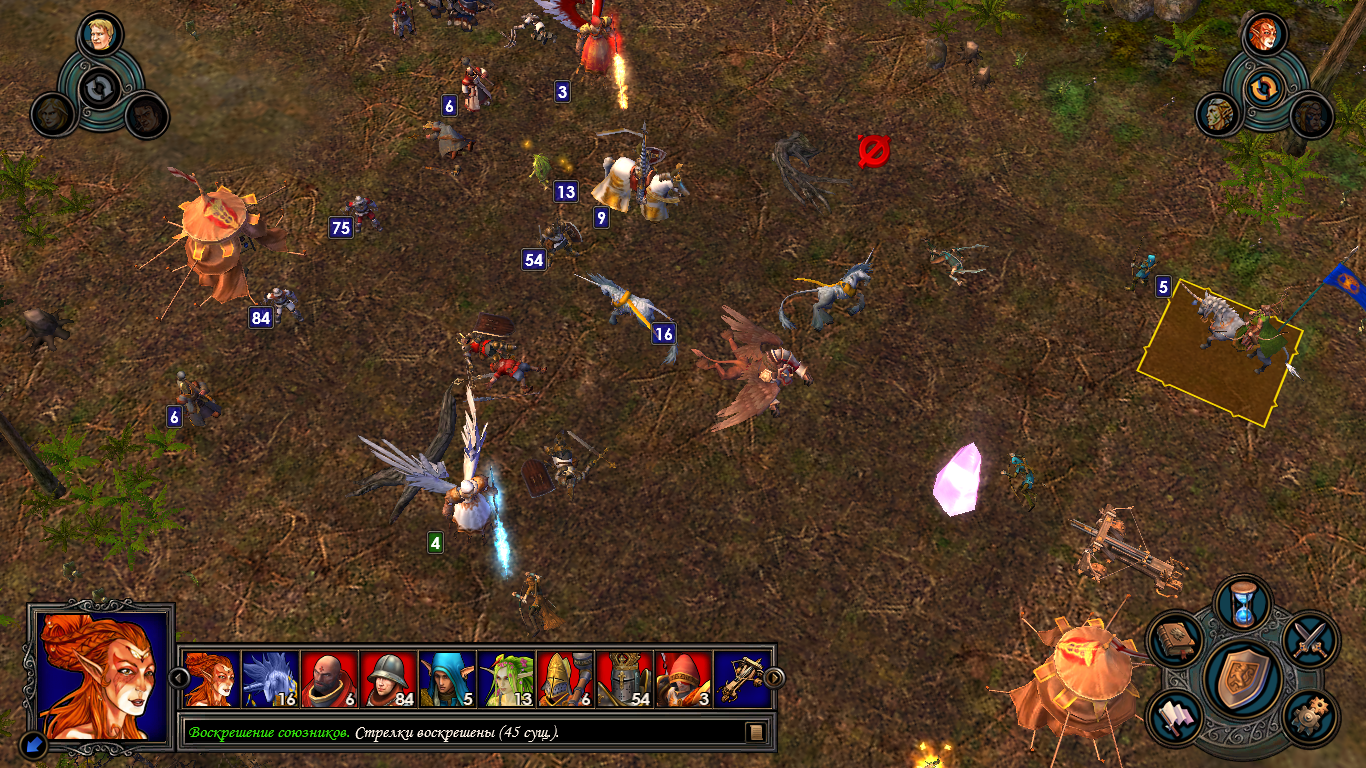The height and width of the screenshot is (768, 1366).
Task: Select the green-haired dryad portrait with 13
Action: tap(506, 679)
